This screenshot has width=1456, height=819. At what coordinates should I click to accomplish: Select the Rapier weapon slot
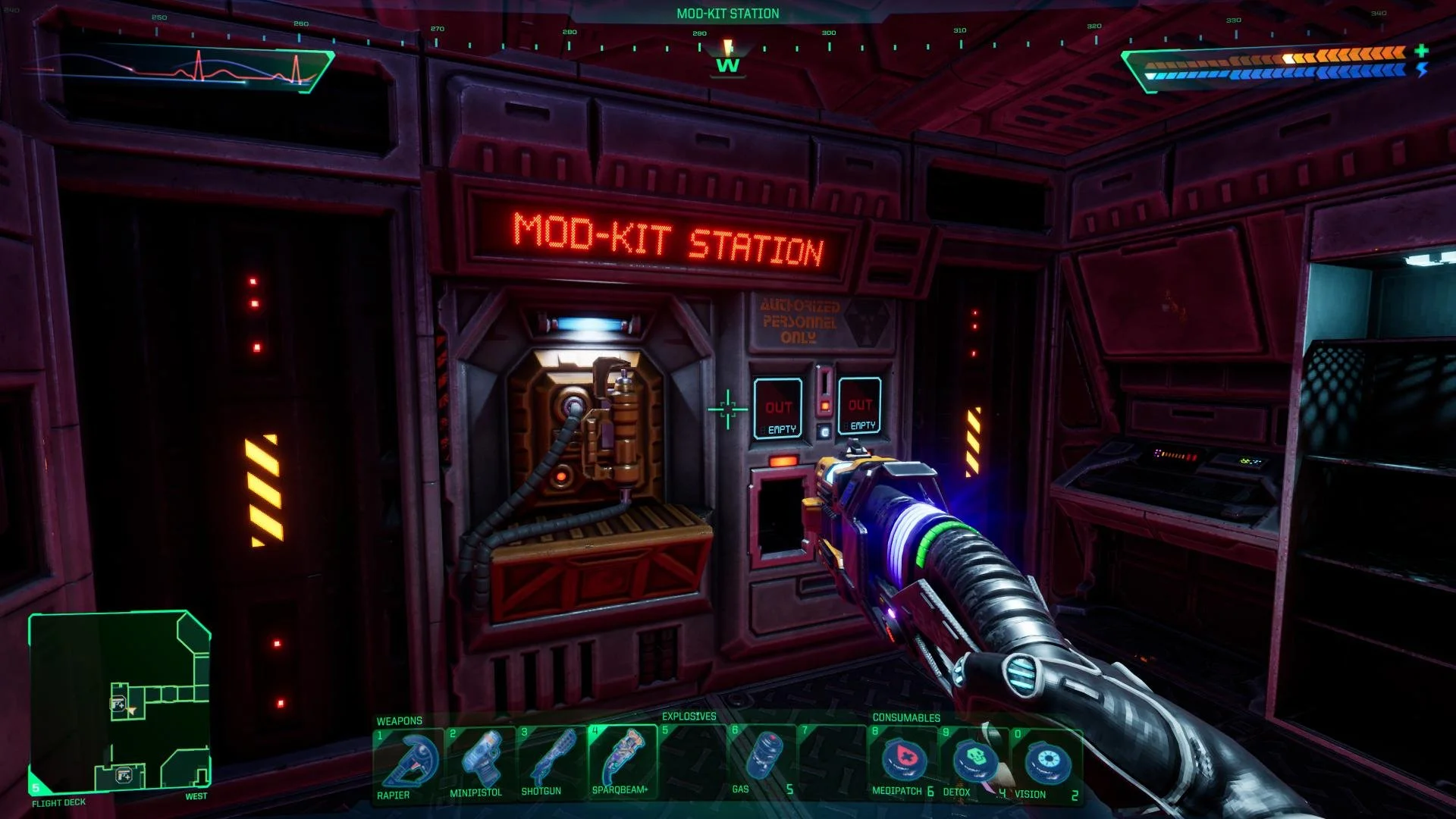tap(409, 762)
